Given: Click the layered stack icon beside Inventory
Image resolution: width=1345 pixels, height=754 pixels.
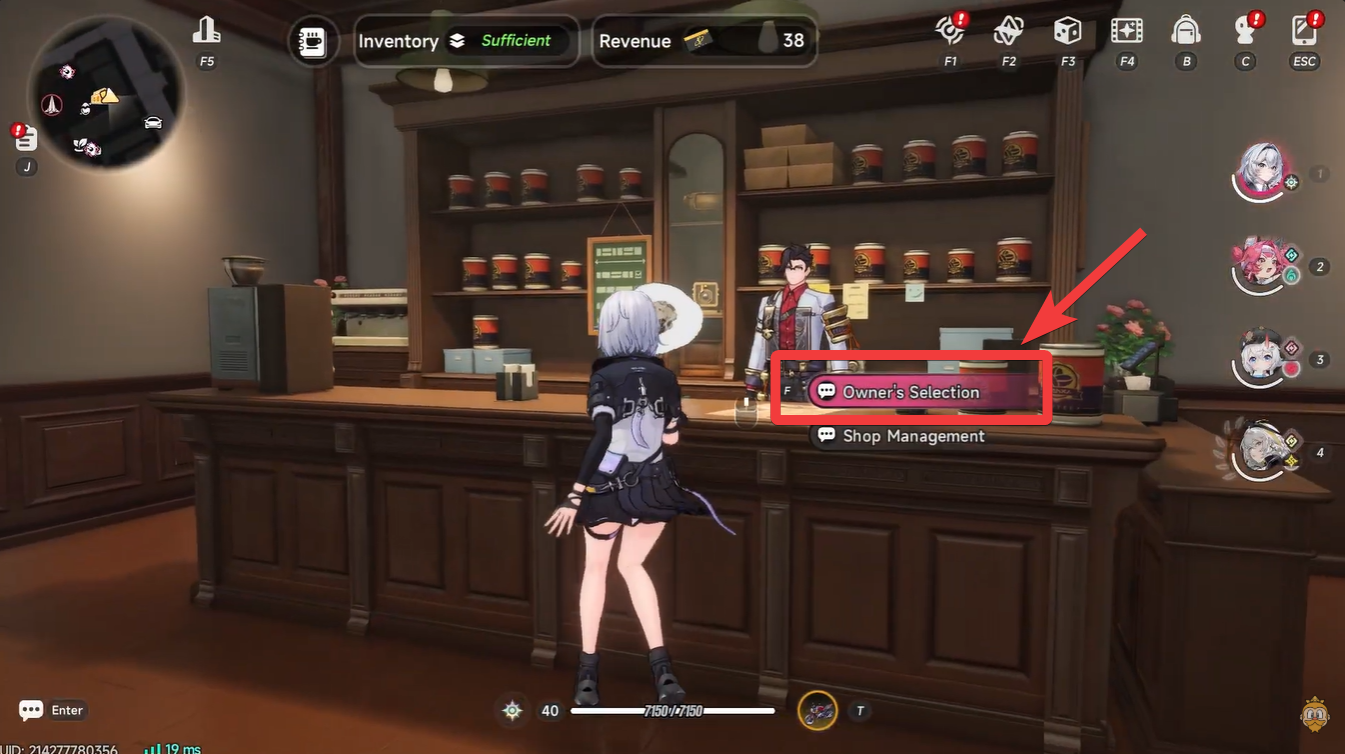Looking at the screenshot, I should coord(459,41).
